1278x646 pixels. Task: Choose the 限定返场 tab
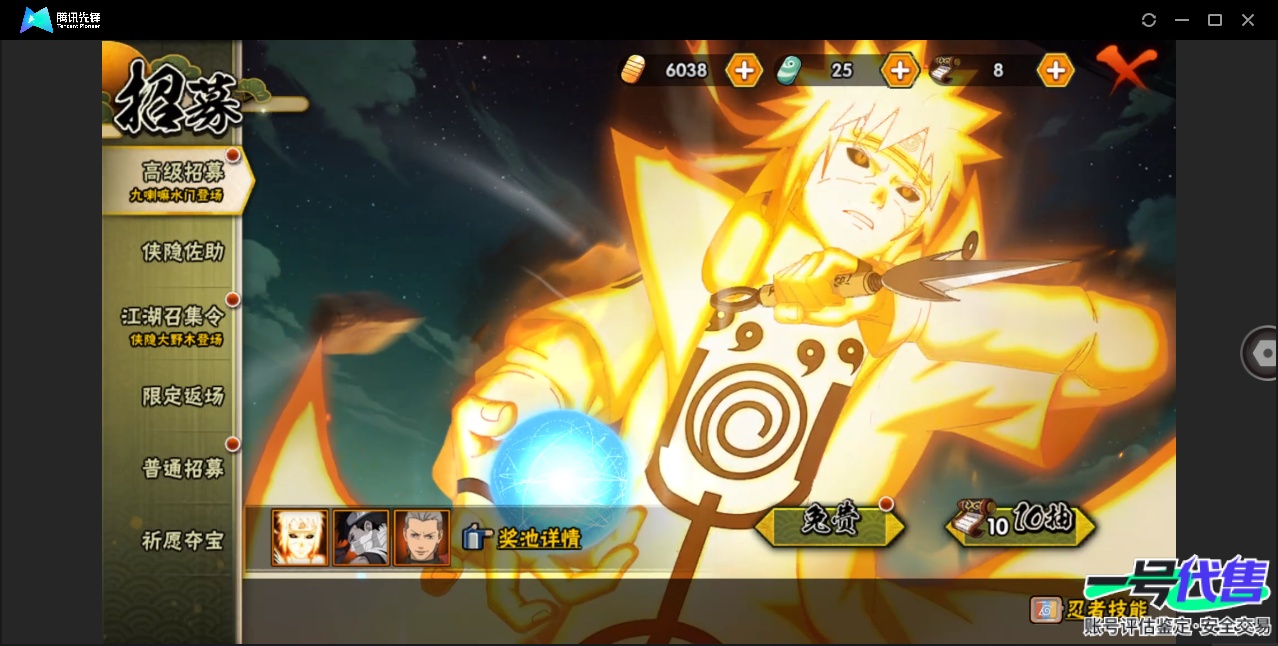(x=182, y=396)
